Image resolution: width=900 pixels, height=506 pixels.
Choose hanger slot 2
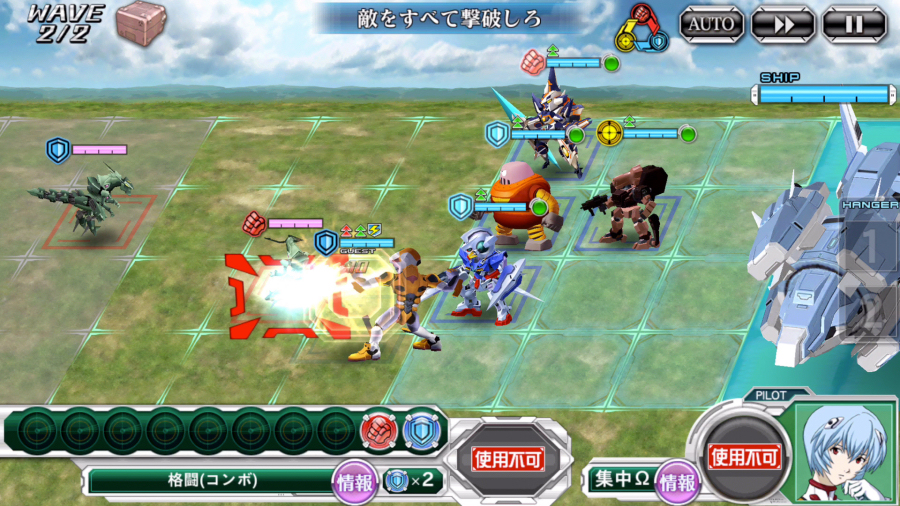click(871, 312)
